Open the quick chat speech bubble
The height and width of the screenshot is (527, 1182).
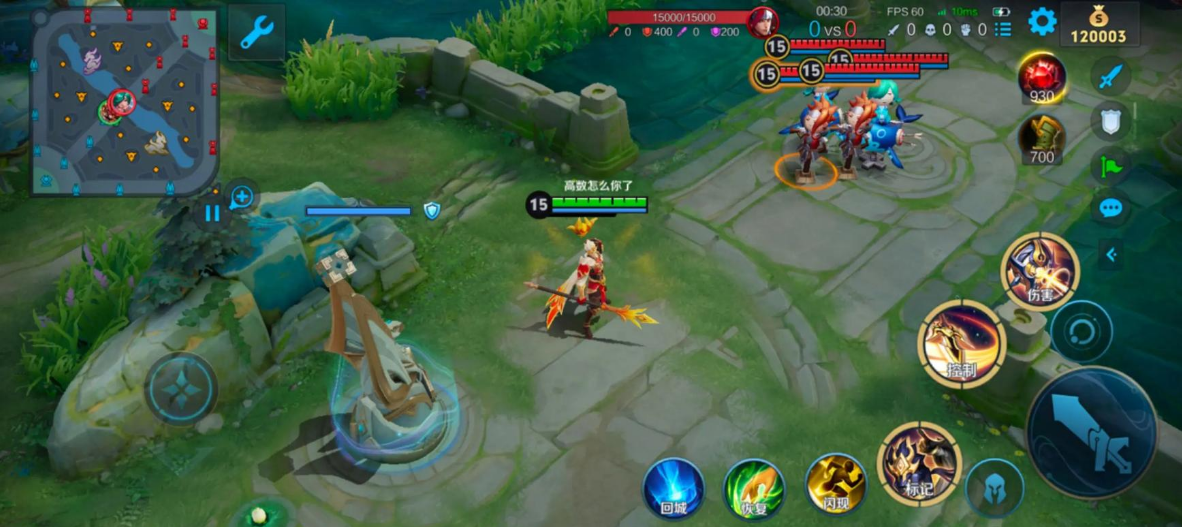(1110, 209)
